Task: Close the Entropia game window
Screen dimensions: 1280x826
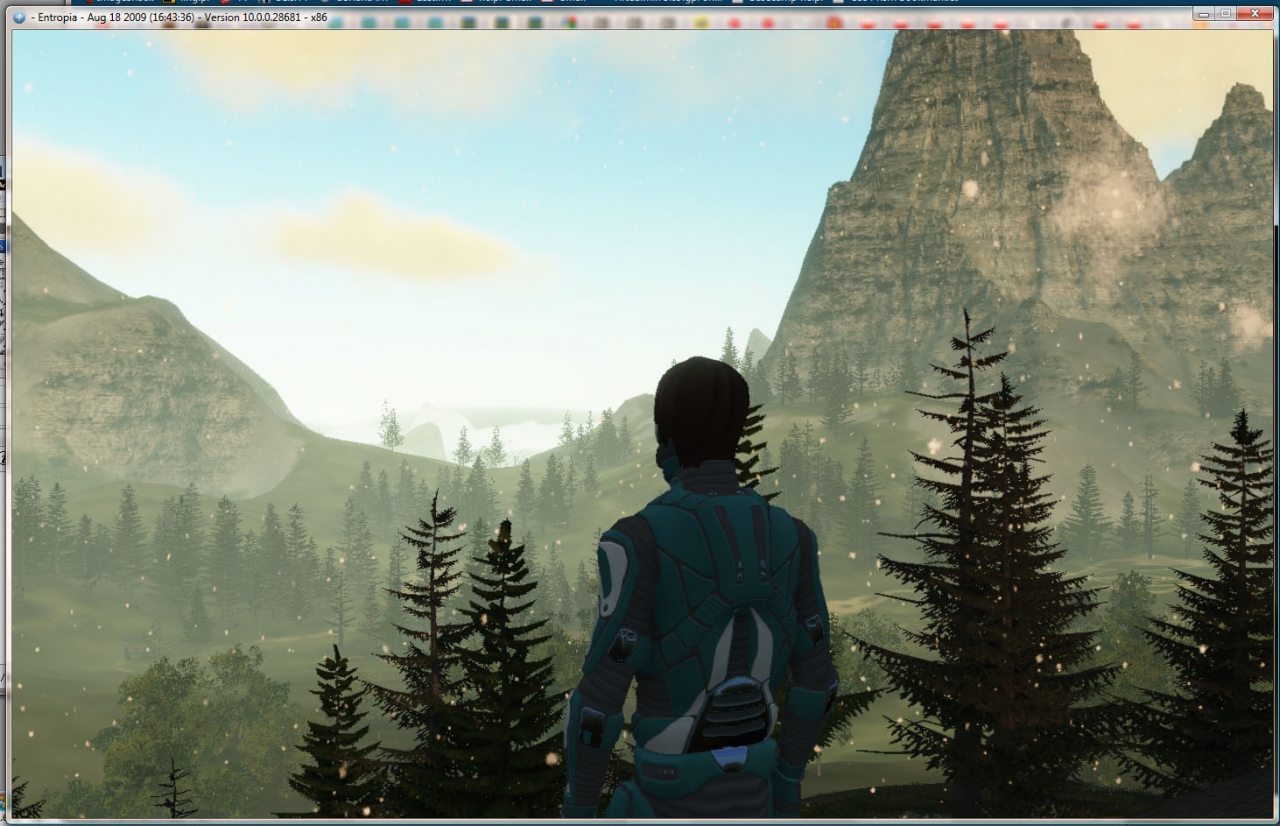Action: [1256, 14]
